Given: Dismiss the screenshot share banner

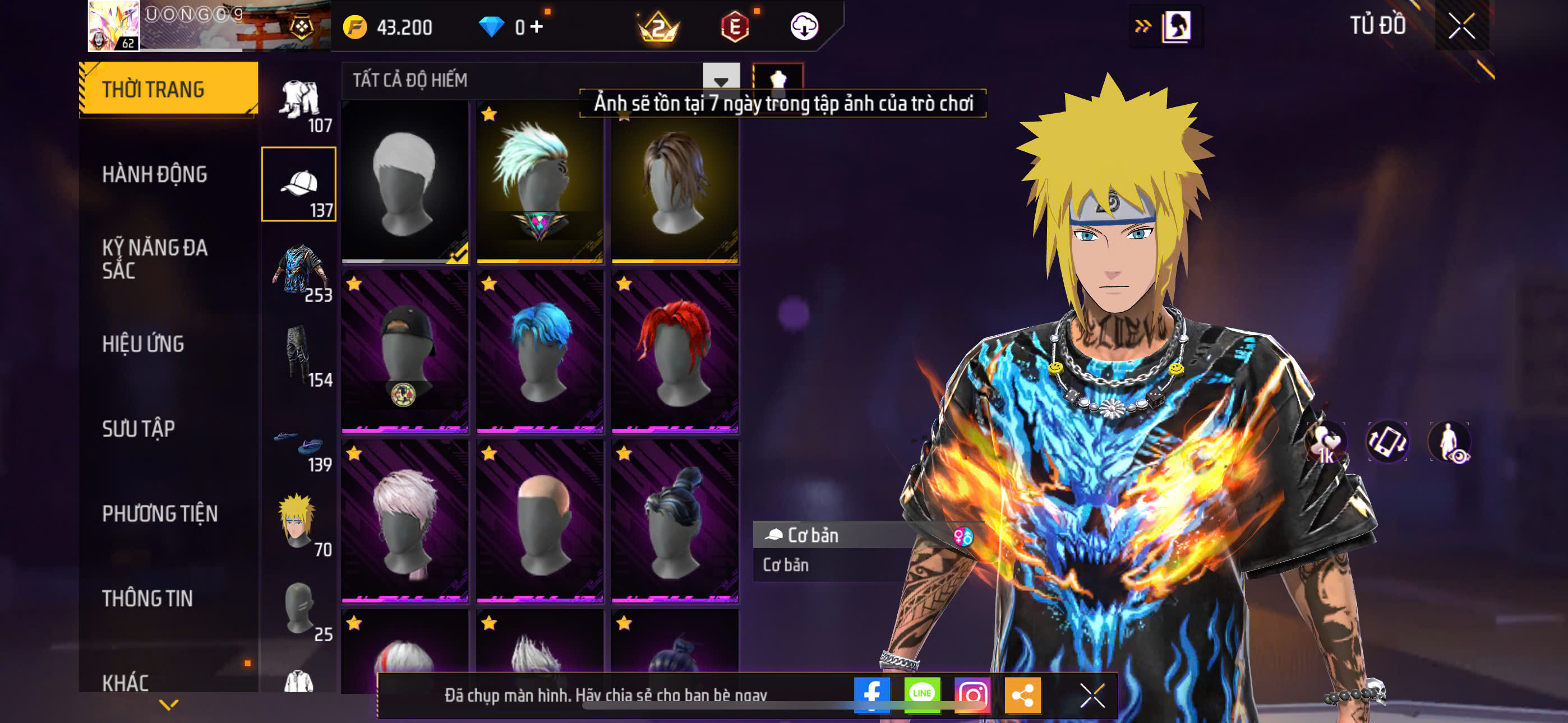Looking at the screenshot, I should click(x=1091, y=694).
